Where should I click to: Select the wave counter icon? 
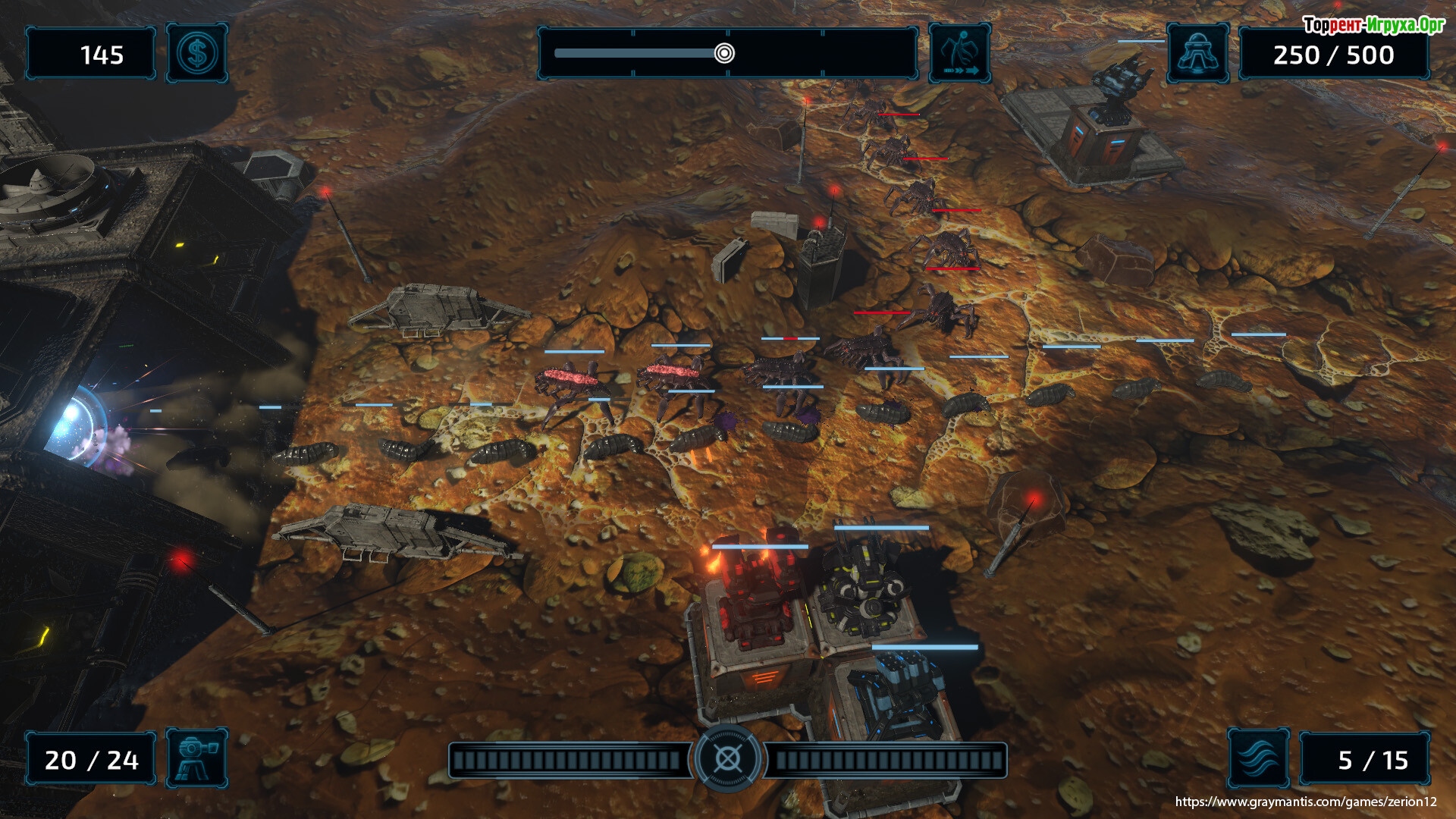tap(1258, 758)
